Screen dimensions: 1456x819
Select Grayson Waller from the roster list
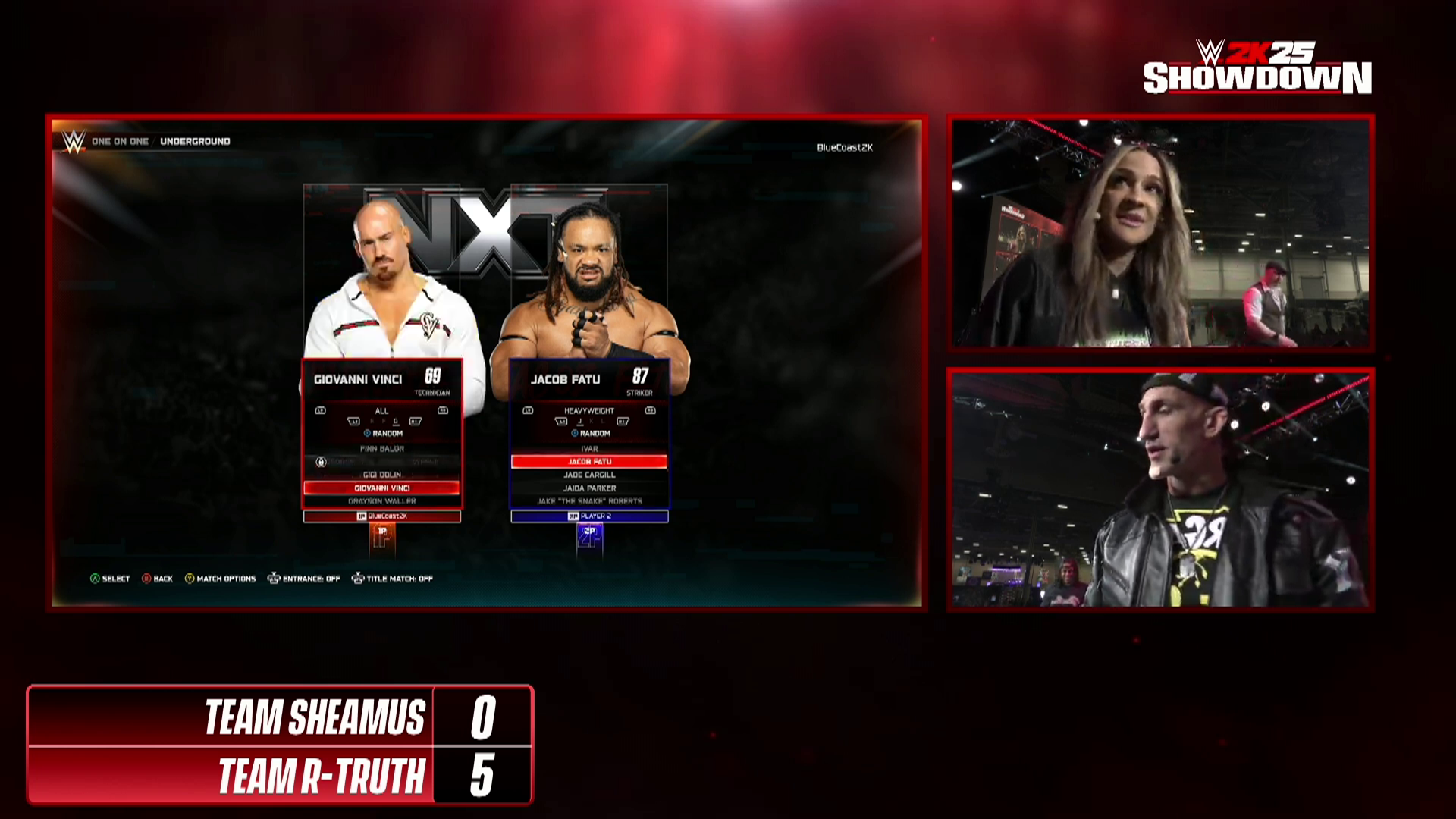coord(381,501)
